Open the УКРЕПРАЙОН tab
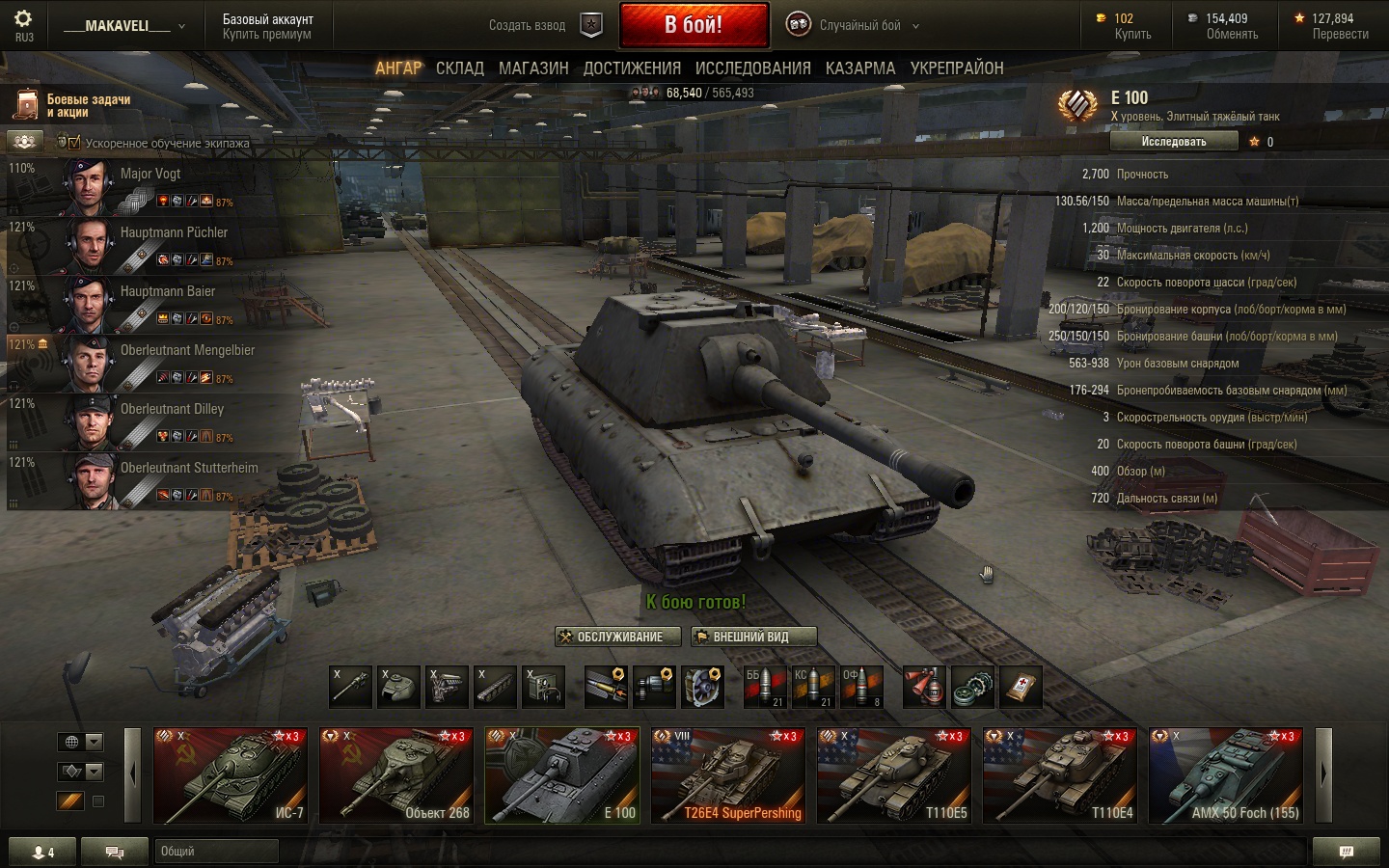The width and height of the screenshot is (1389, 868). [x=957, y=68]
